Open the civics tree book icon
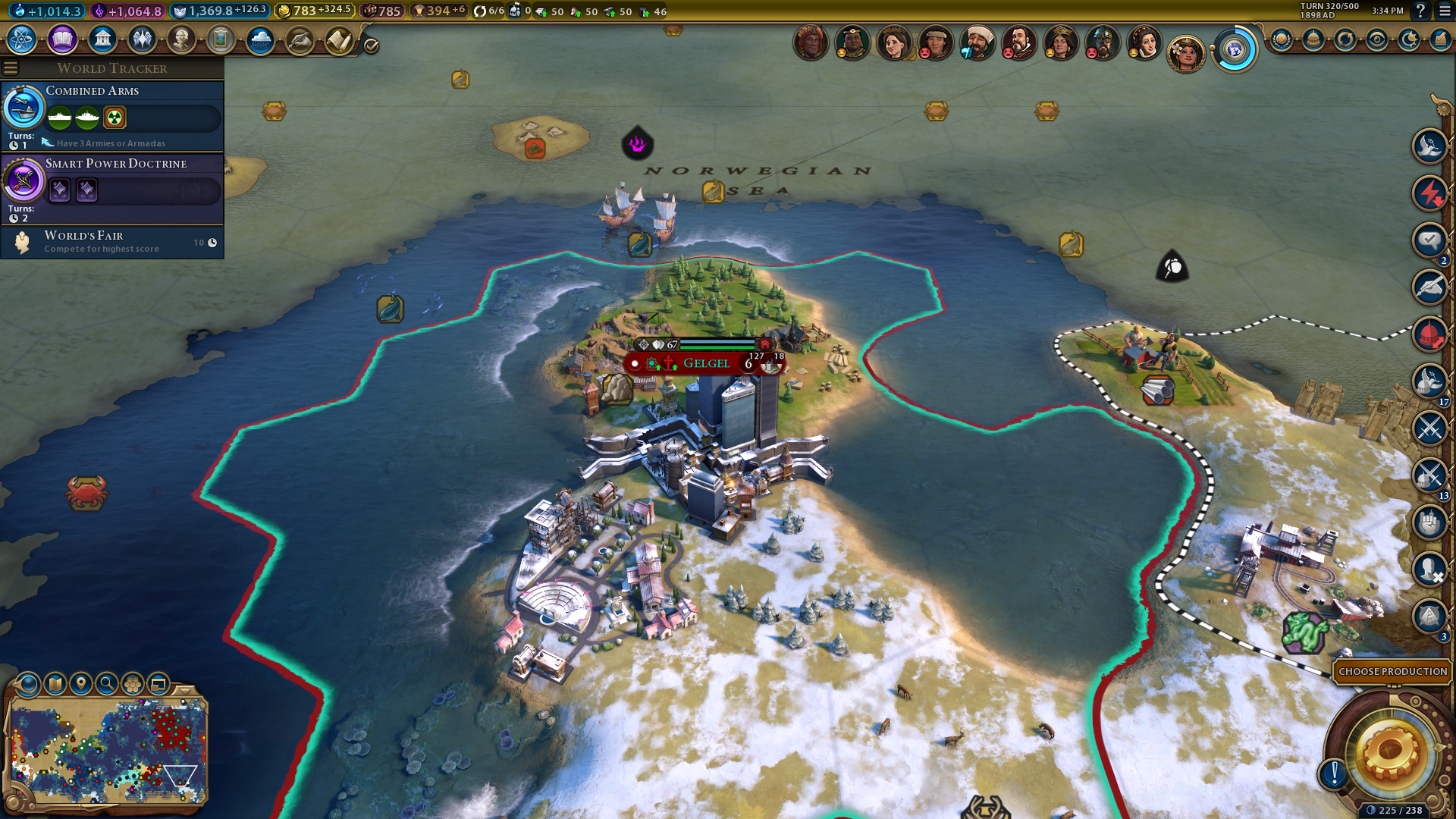Screen dimensions: 1456x819 [62, 39]
